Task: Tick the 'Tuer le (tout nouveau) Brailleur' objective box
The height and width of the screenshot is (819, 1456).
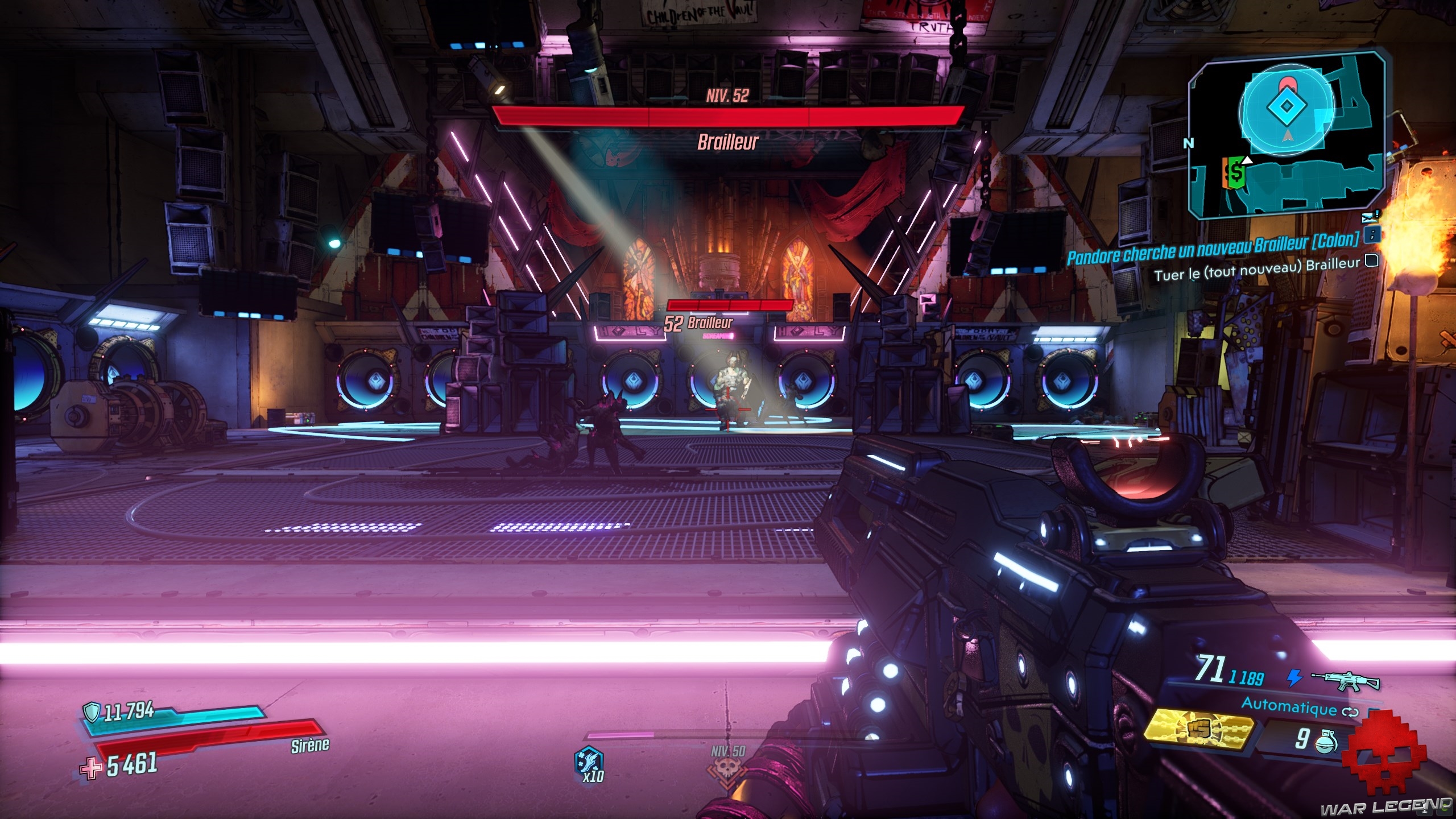Action: [1372, 261]
